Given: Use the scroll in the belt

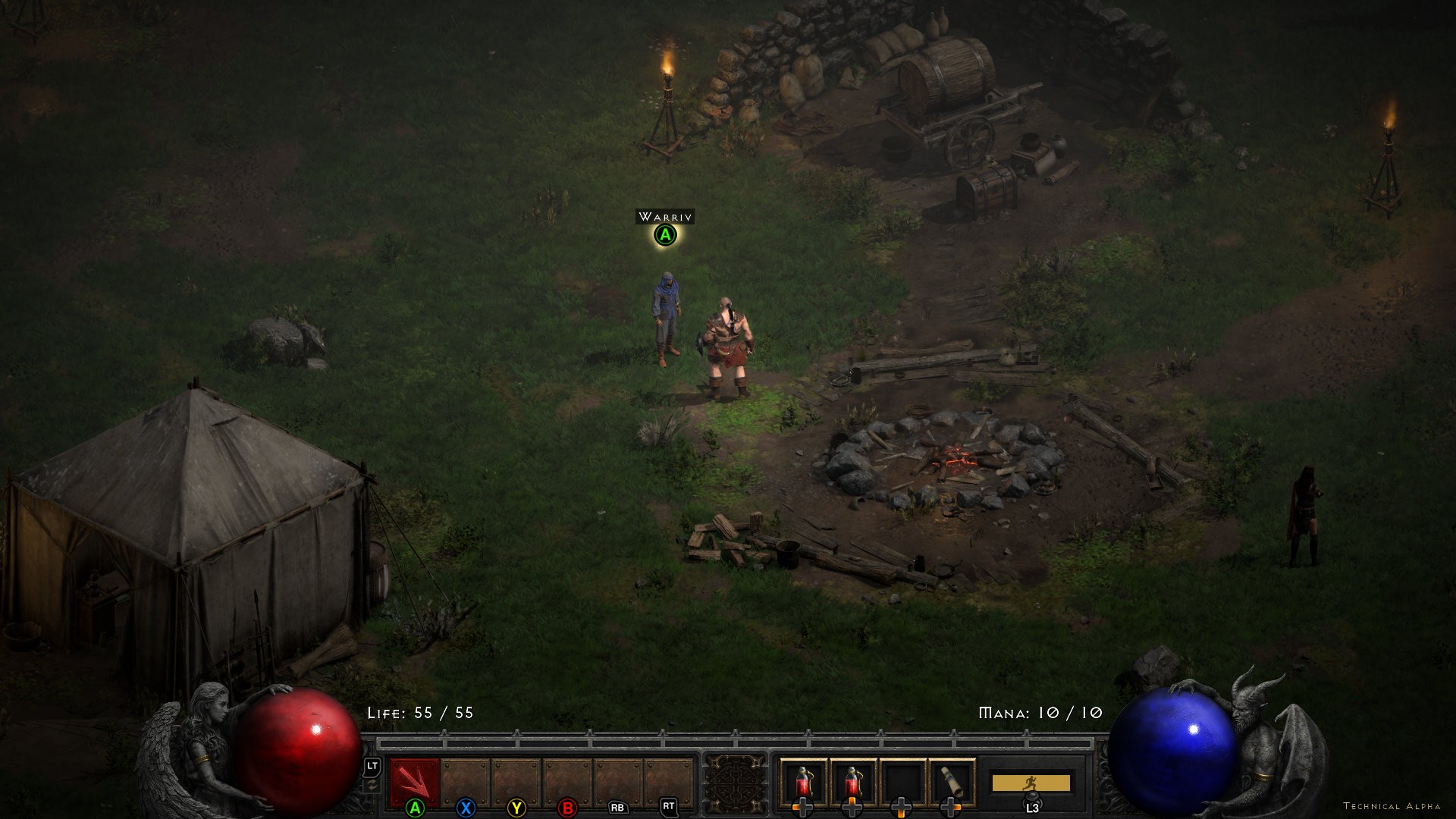Looking at the screenshot, I should [951, 782].
